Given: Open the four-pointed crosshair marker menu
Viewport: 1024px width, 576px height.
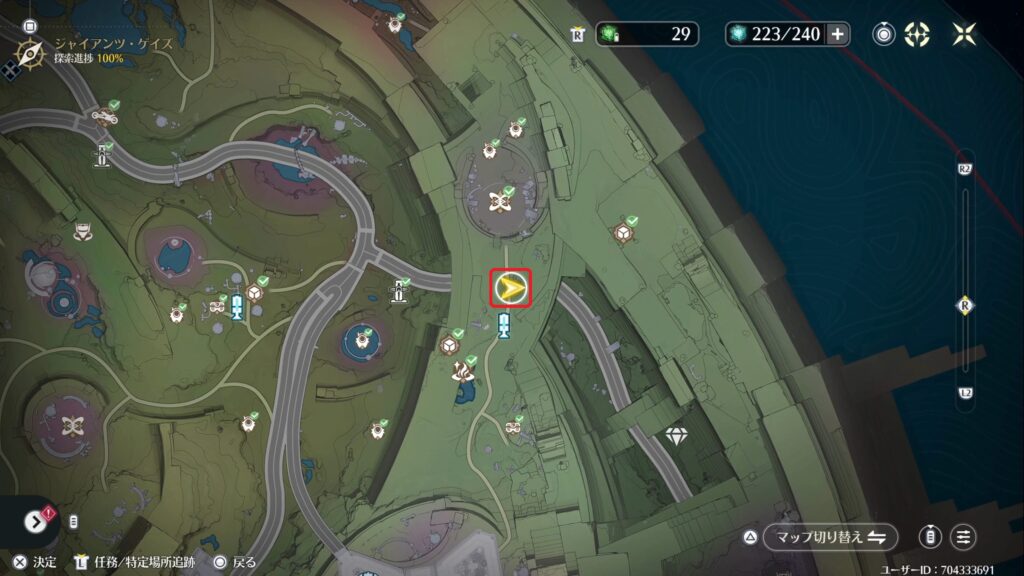Looking at the screenshot, I should coord(917,34).
